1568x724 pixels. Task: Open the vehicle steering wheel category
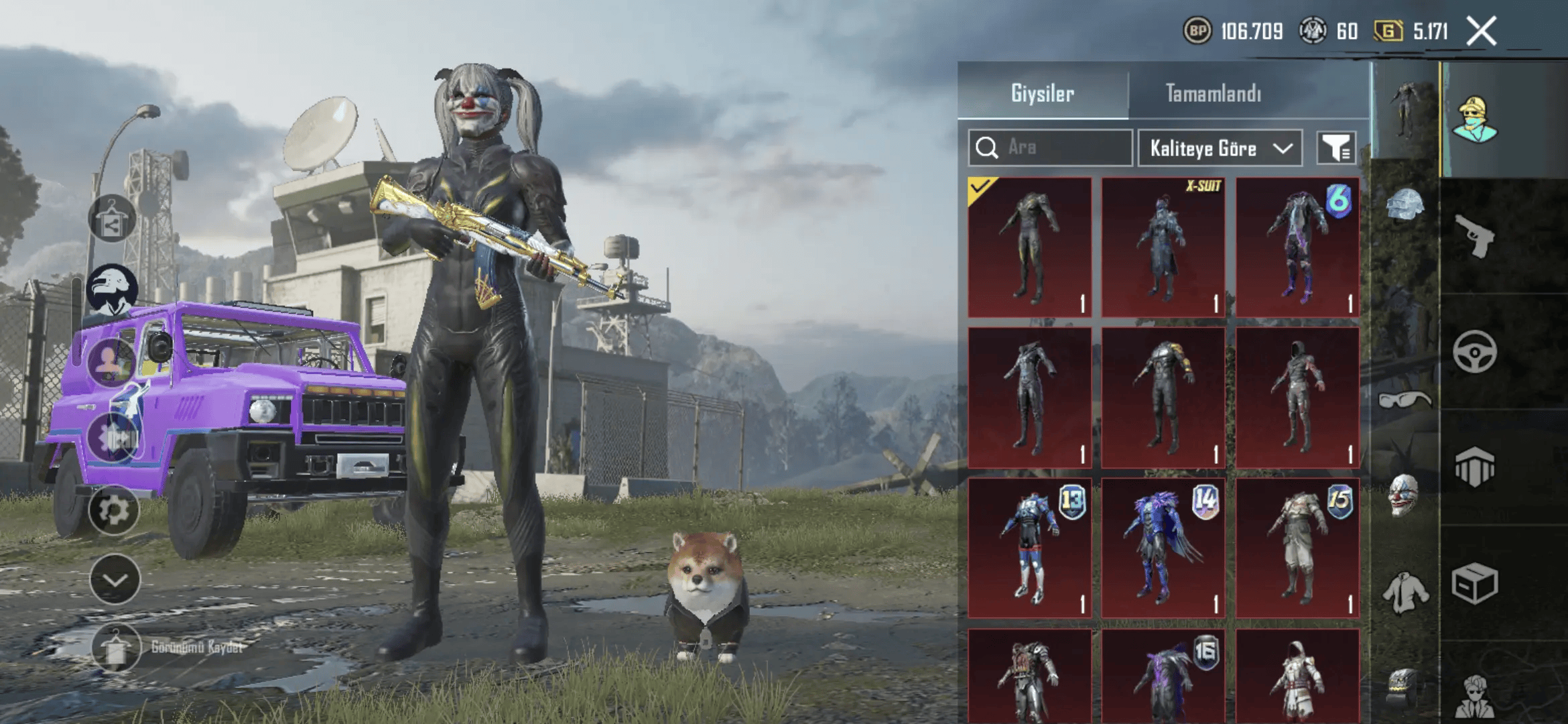1474,351
